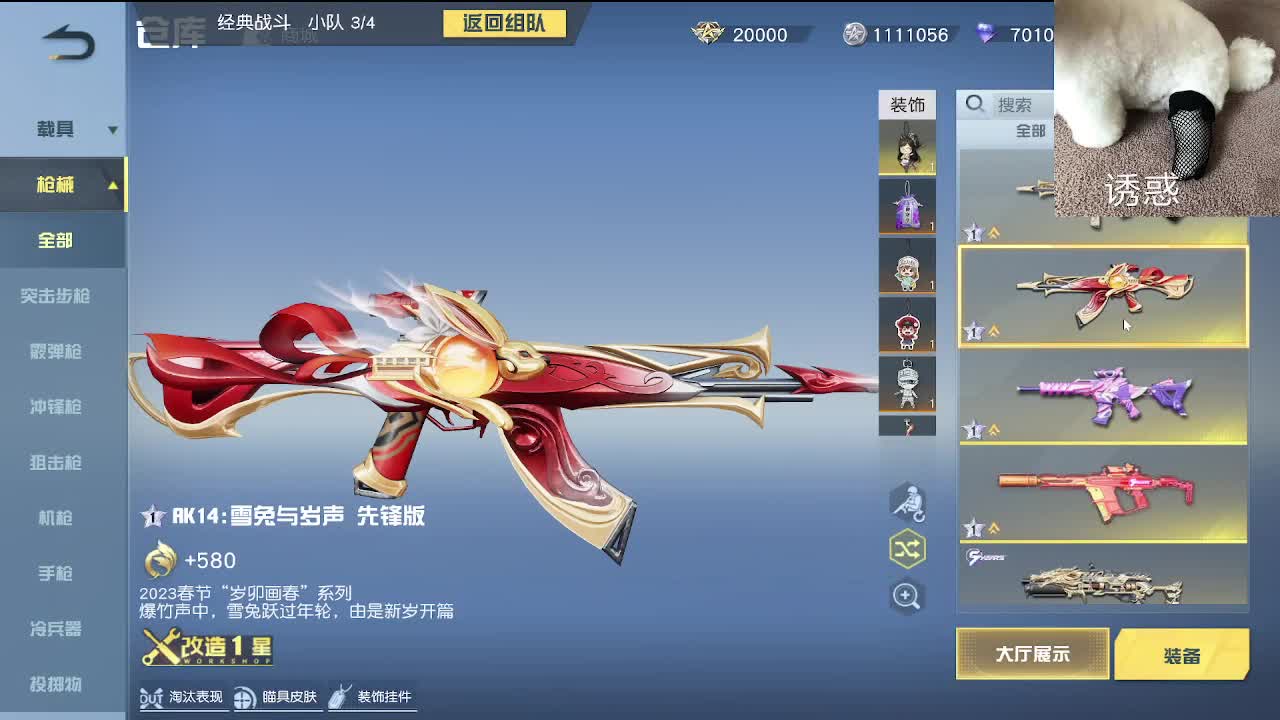Click the 大厅展示 lobby display button
Viewport: 1280px width, 720px height.
1032,654
